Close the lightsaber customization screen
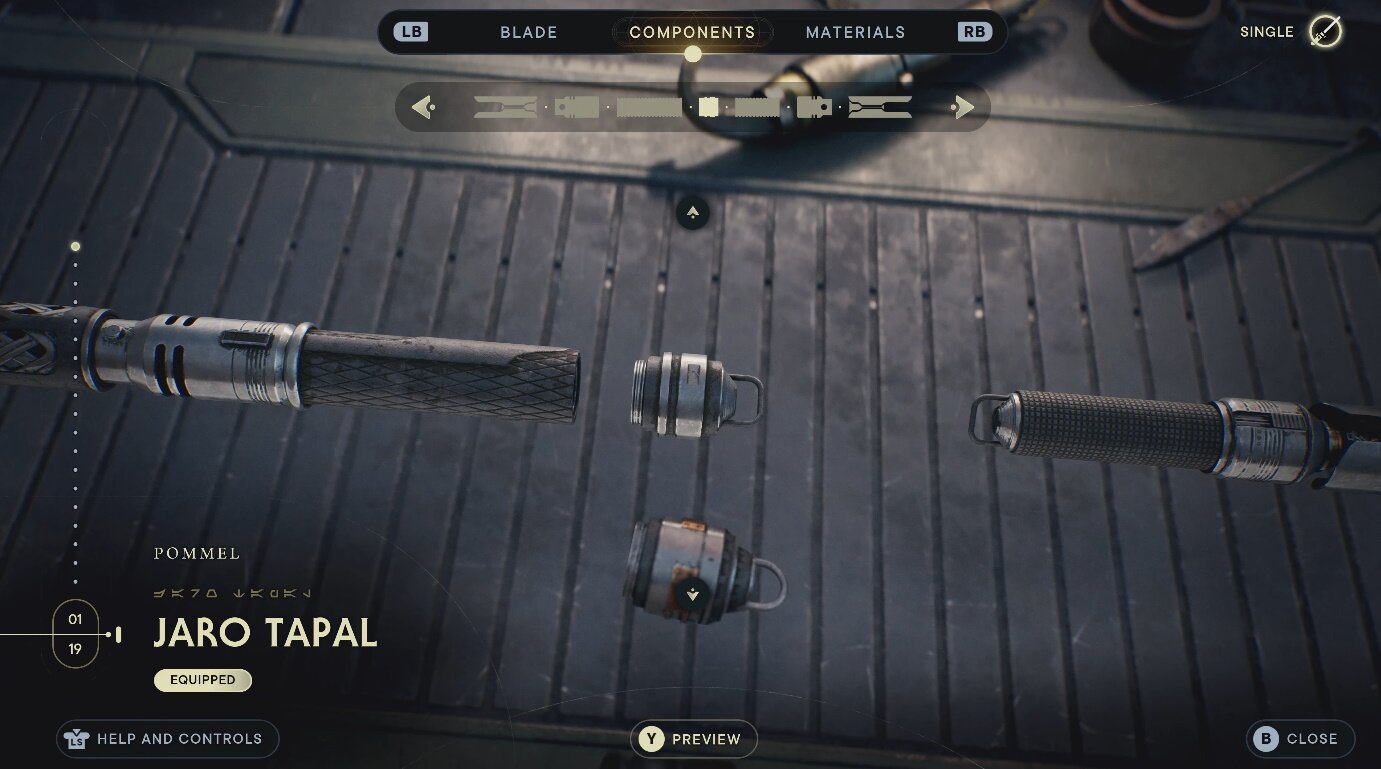 click(x=1300, y=739)
